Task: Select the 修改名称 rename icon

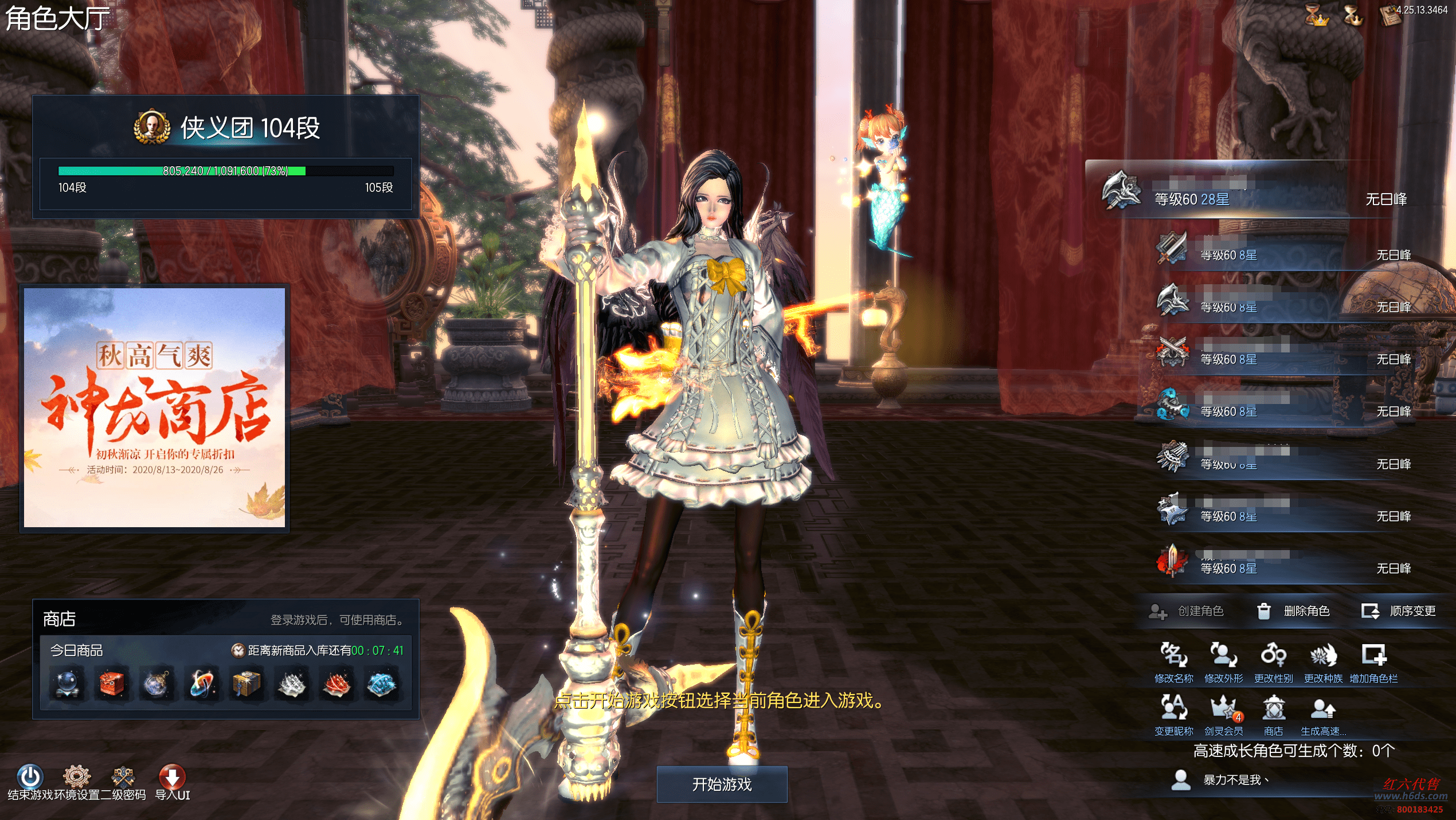Action: point(1173,656)
